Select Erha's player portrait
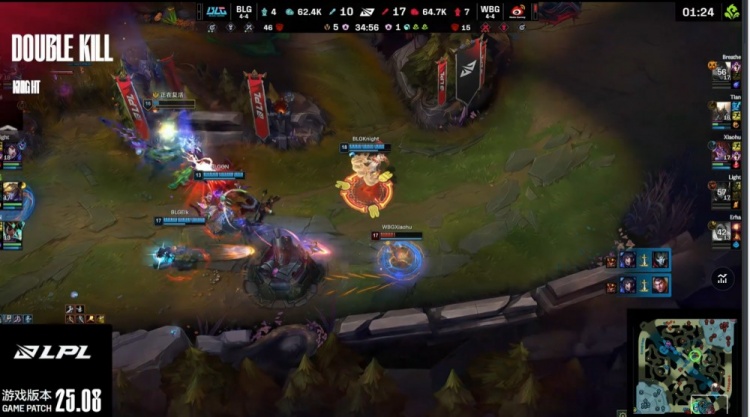The image size is (750, 417). (x=722, y=231)
